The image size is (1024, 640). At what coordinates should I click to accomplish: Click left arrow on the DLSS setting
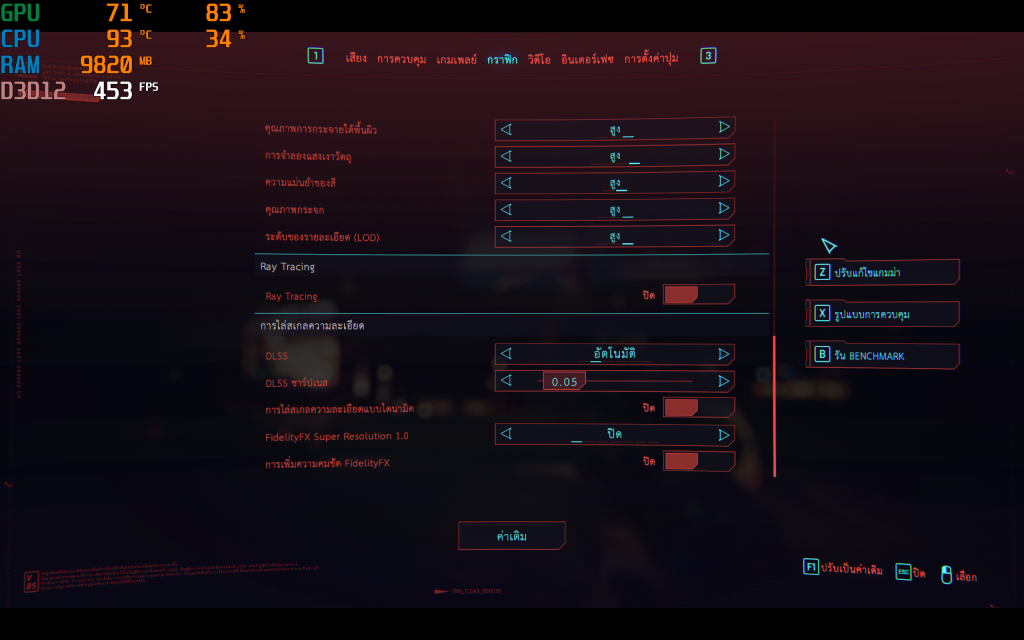[x=505, y=354]
